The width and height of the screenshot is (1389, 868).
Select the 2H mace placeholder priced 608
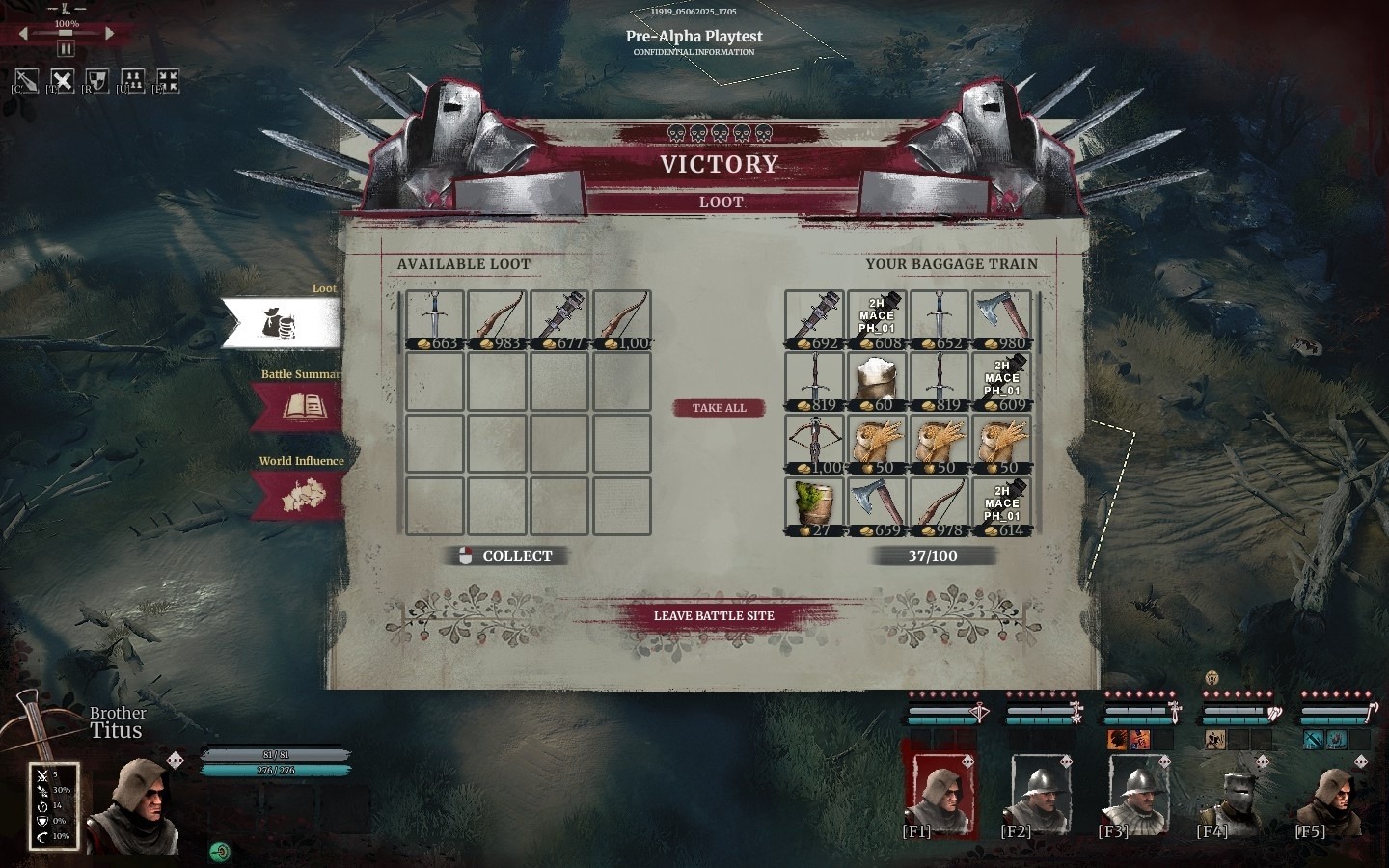(x=876, y=320)
